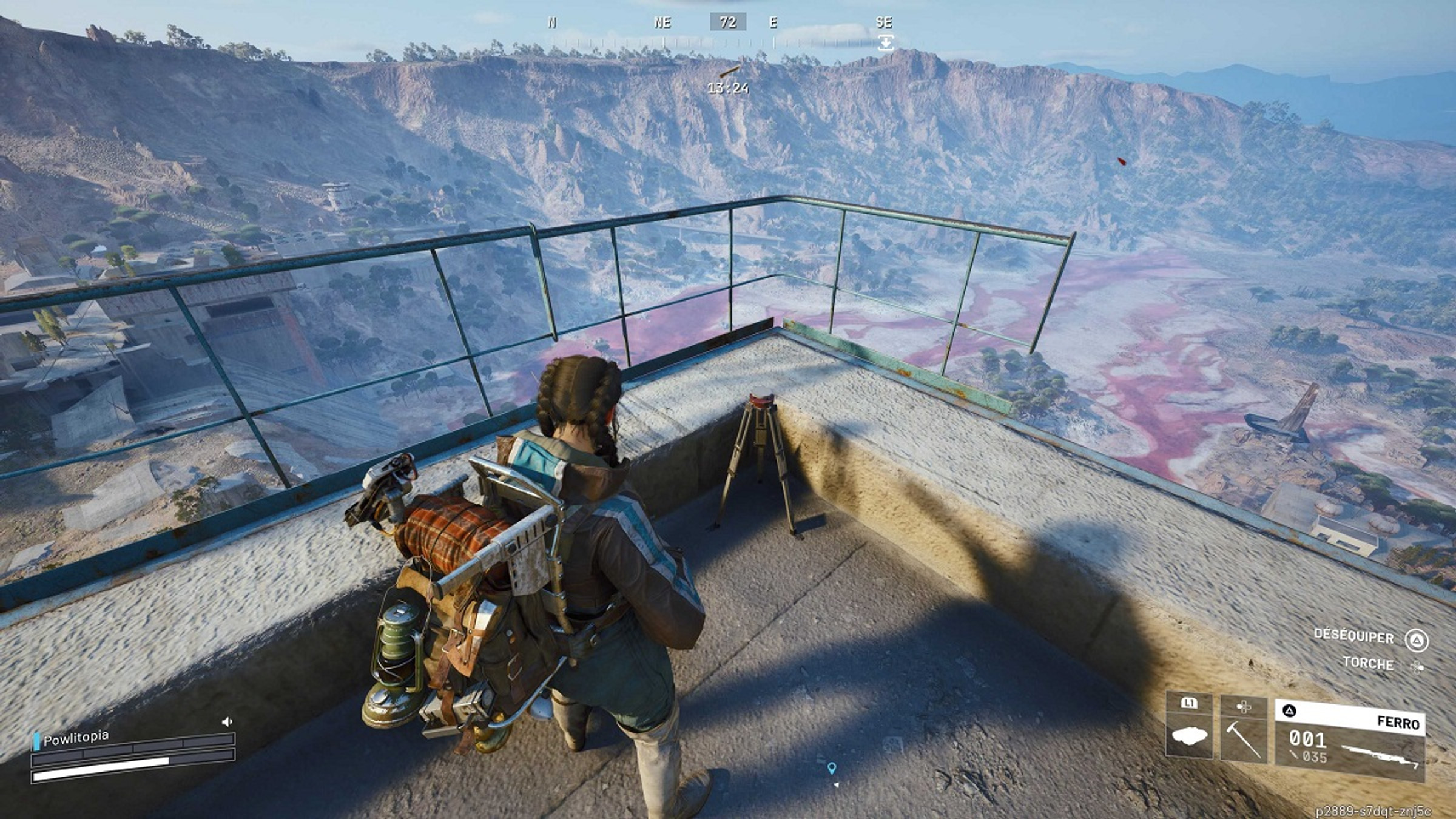This screenshot has height=819, width=1456.
Task: Mute the speaker icon above Powlitopia's bars
Action: (x=227, y=723)
